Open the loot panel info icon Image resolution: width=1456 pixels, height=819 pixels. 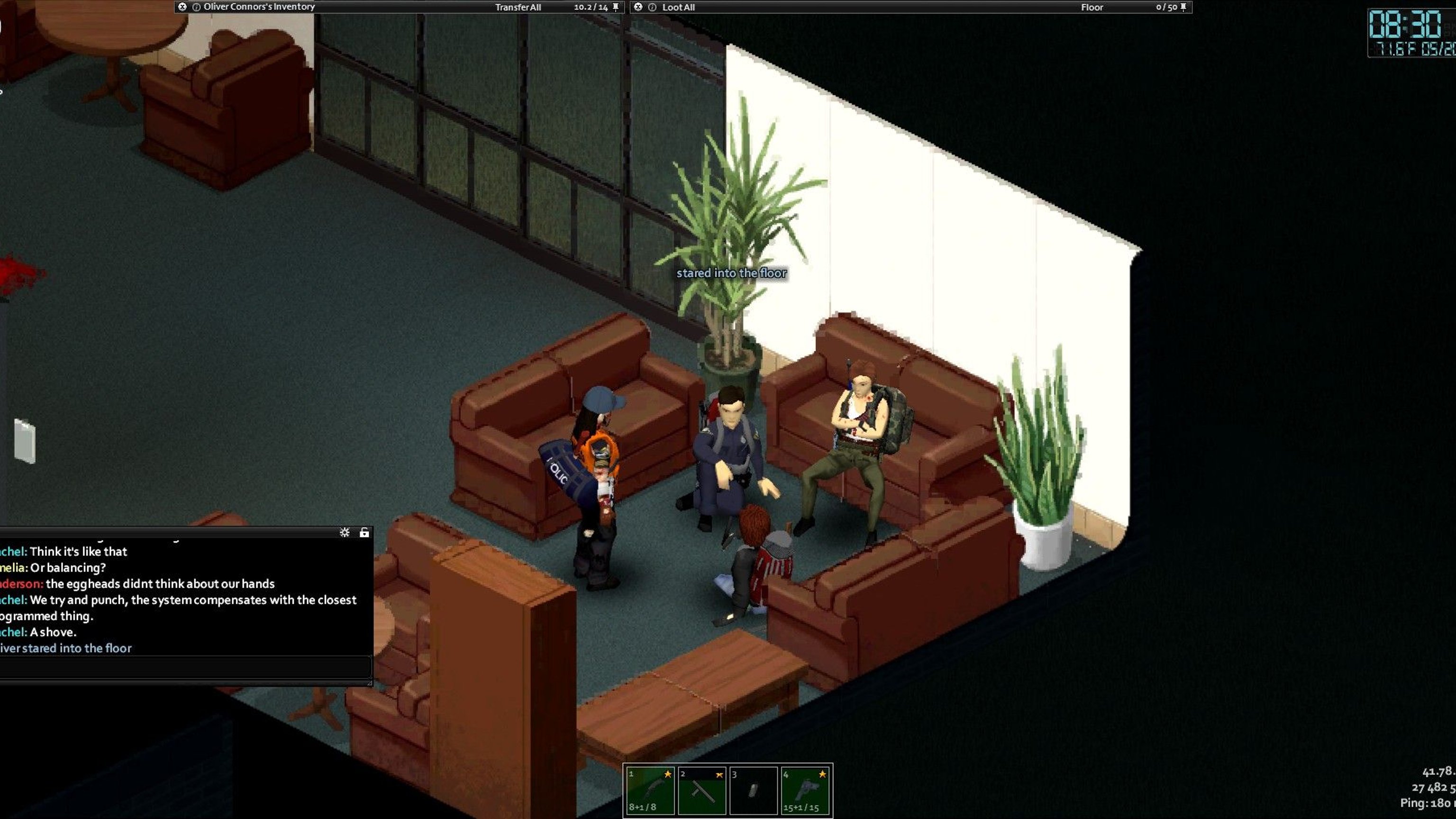point(652,8)
